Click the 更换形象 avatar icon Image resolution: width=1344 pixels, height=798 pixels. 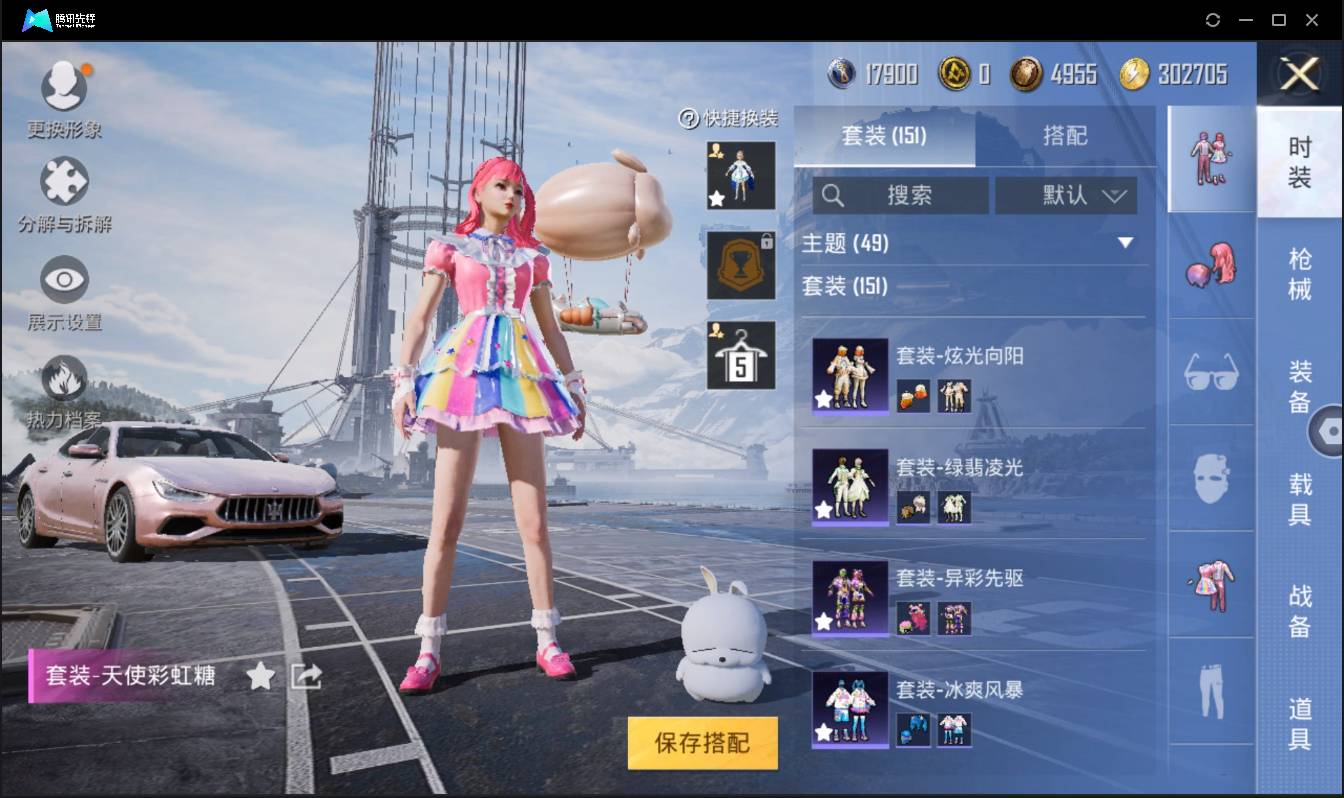(65, 85)
